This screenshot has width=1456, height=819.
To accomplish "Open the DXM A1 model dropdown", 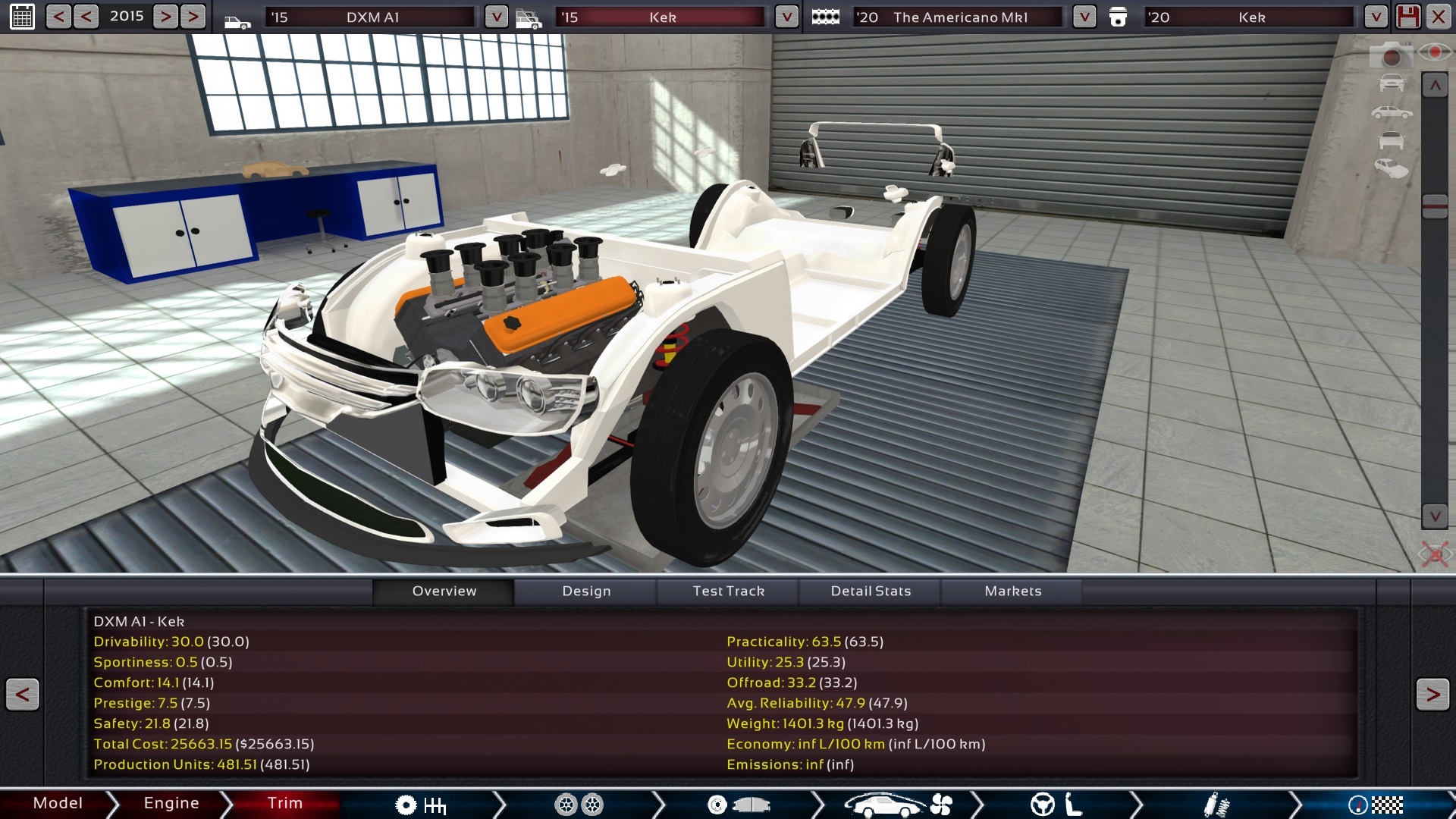I will (497, 16).
